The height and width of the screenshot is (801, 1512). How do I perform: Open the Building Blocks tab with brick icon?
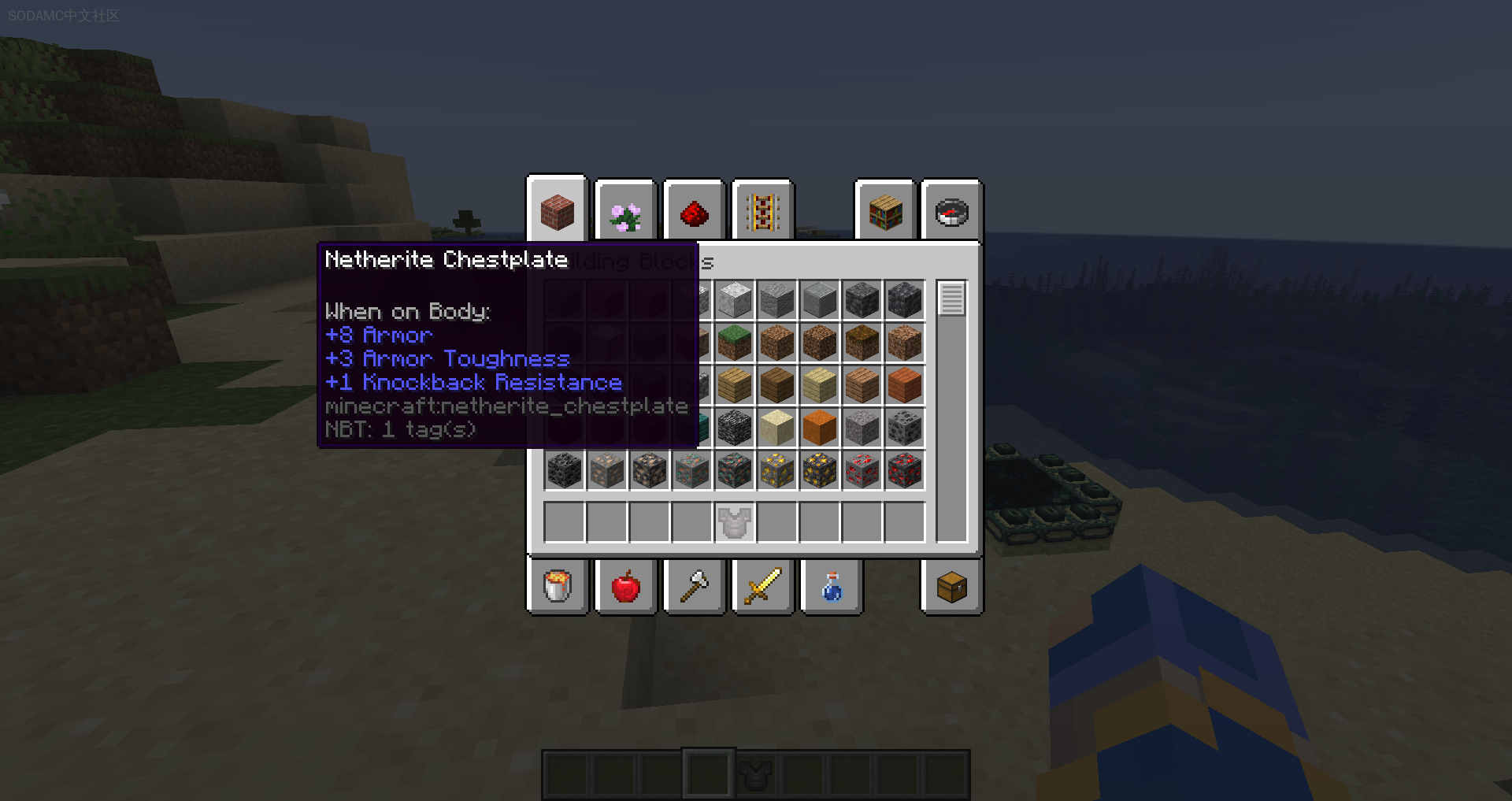[x=557, y=212]
